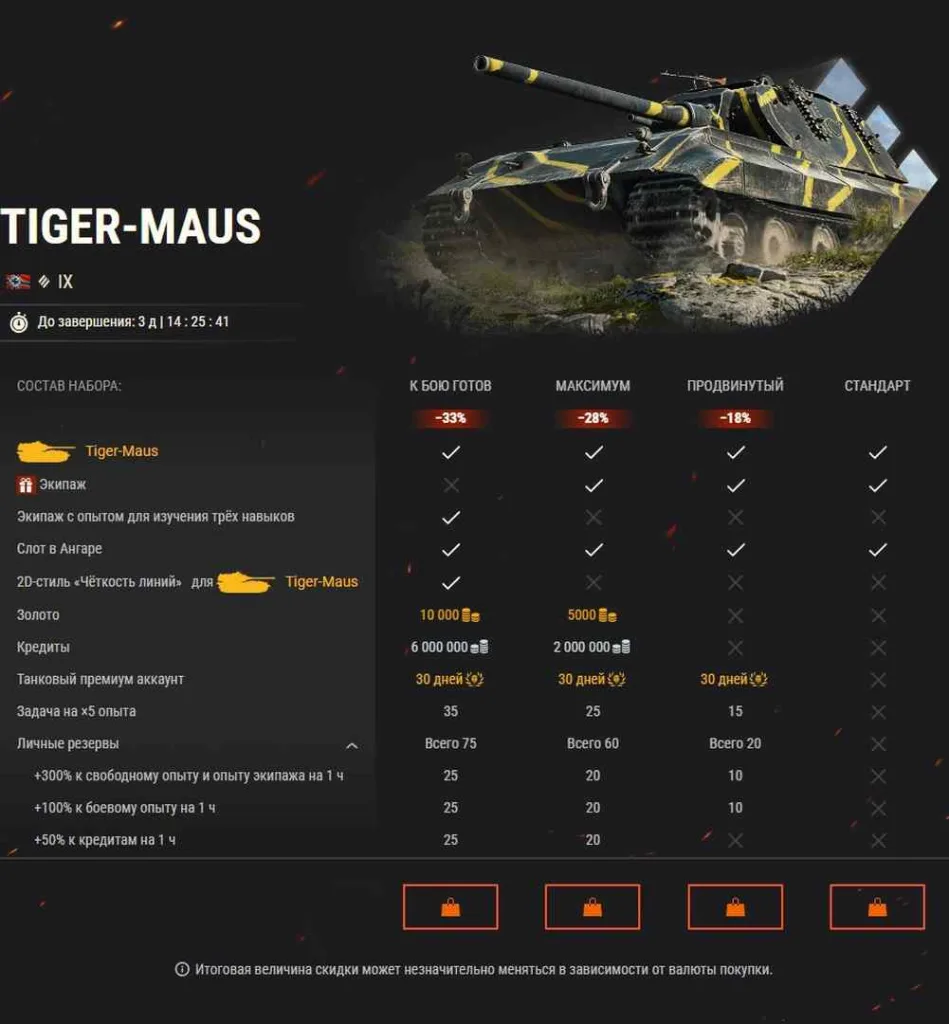Image resolution: width=949 pixels, height=1024 pixels.
Task: Buy the «К бою готов» bundle
Action: coord(450,907)
